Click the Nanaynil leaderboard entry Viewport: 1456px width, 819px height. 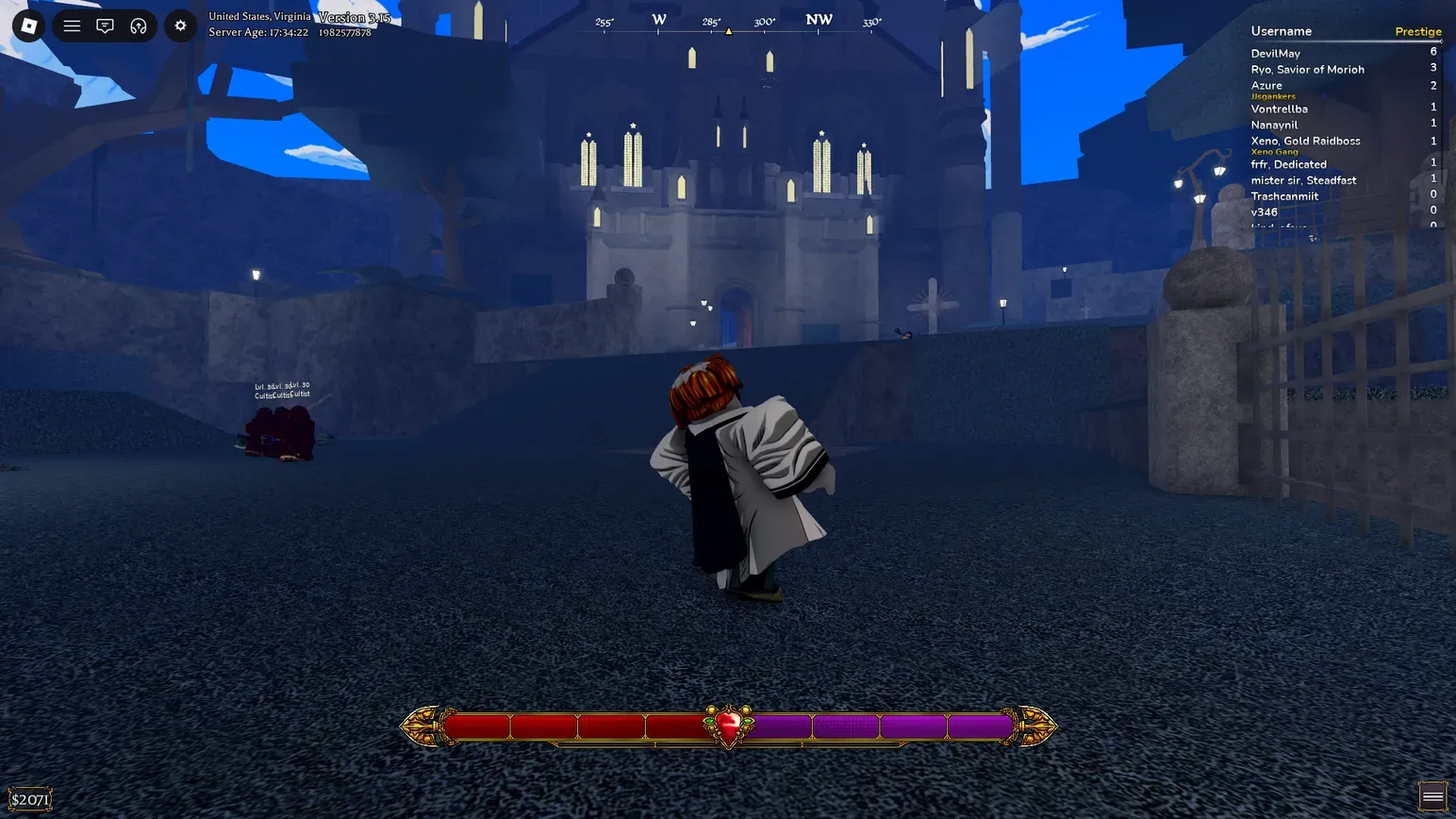tap(1274, 125)
